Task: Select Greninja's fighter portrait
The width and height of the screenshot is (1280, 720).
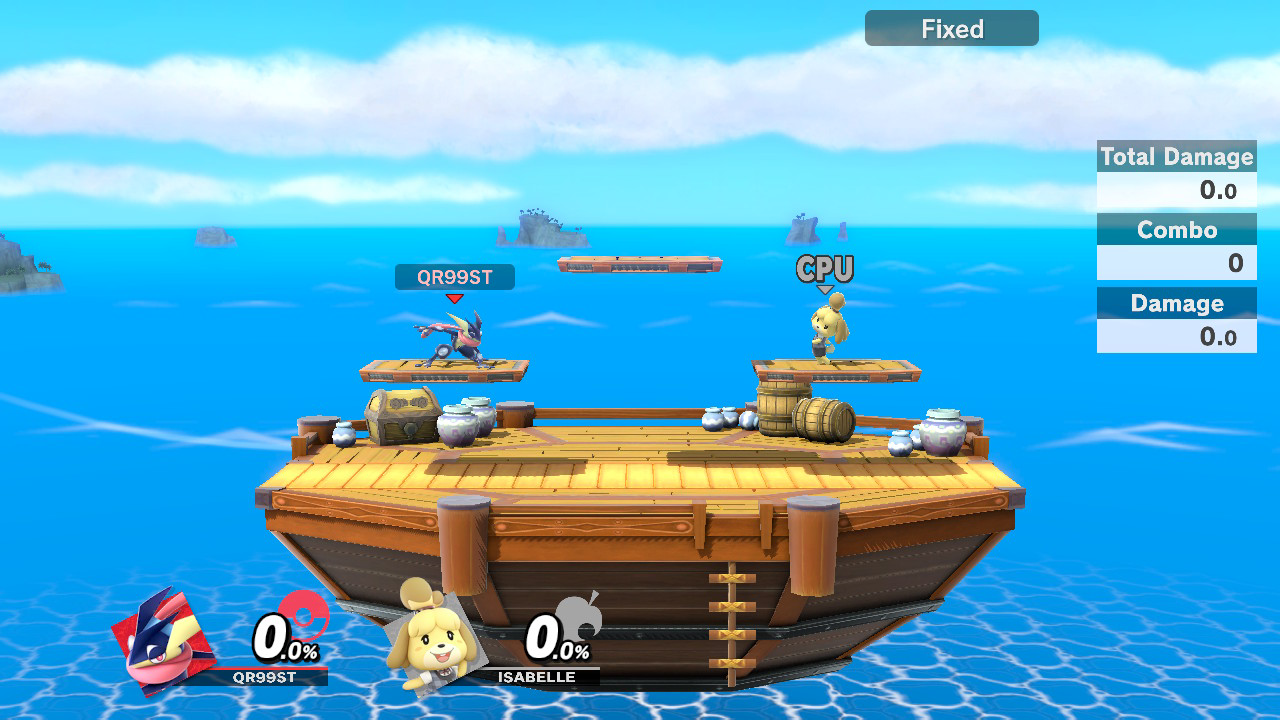Action: point(164,642)
